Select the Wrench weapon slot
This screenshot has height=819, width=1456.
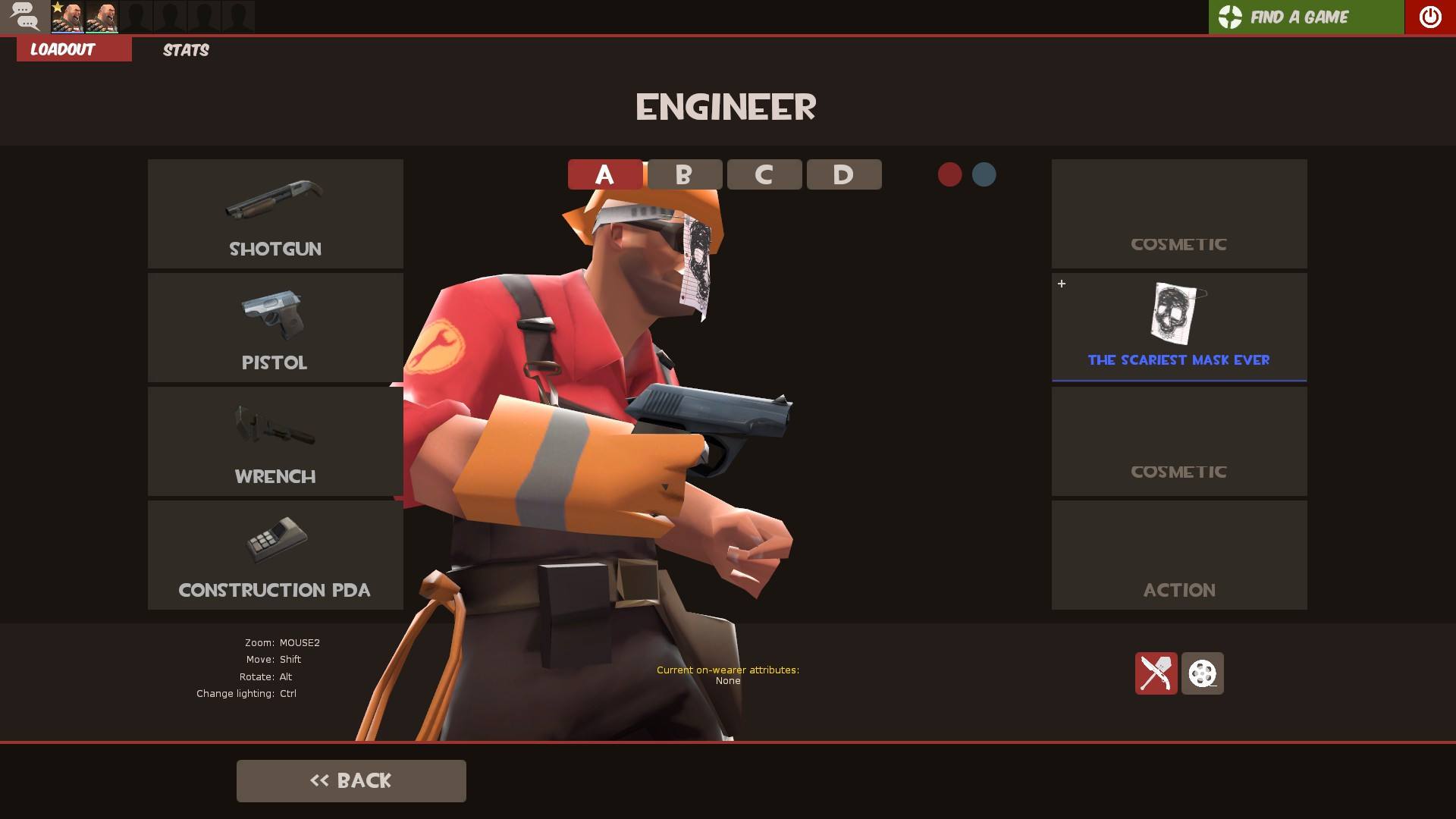(275, 441)
